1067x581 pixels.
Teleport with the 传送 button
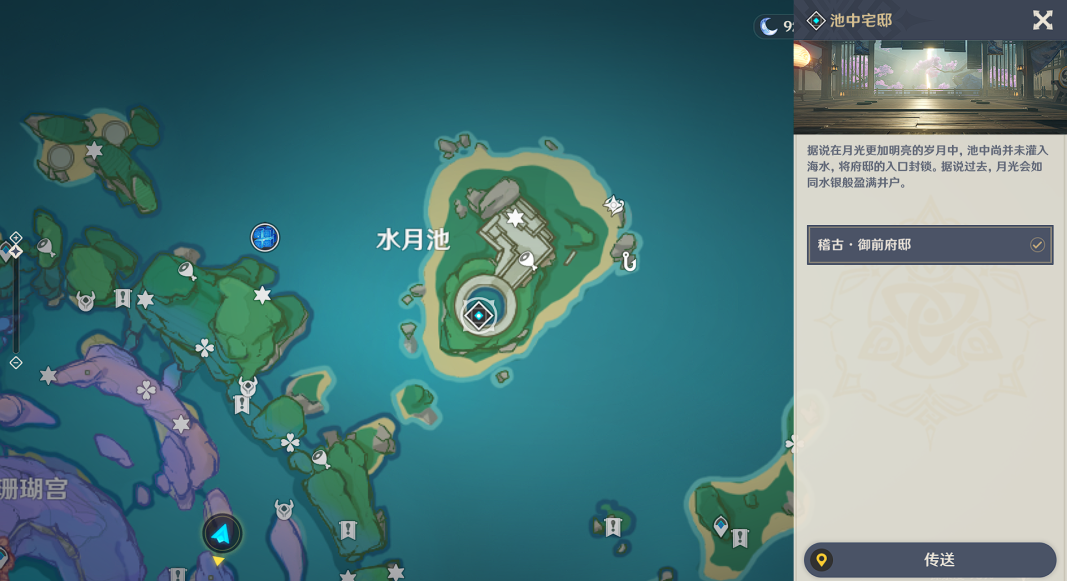930,560
